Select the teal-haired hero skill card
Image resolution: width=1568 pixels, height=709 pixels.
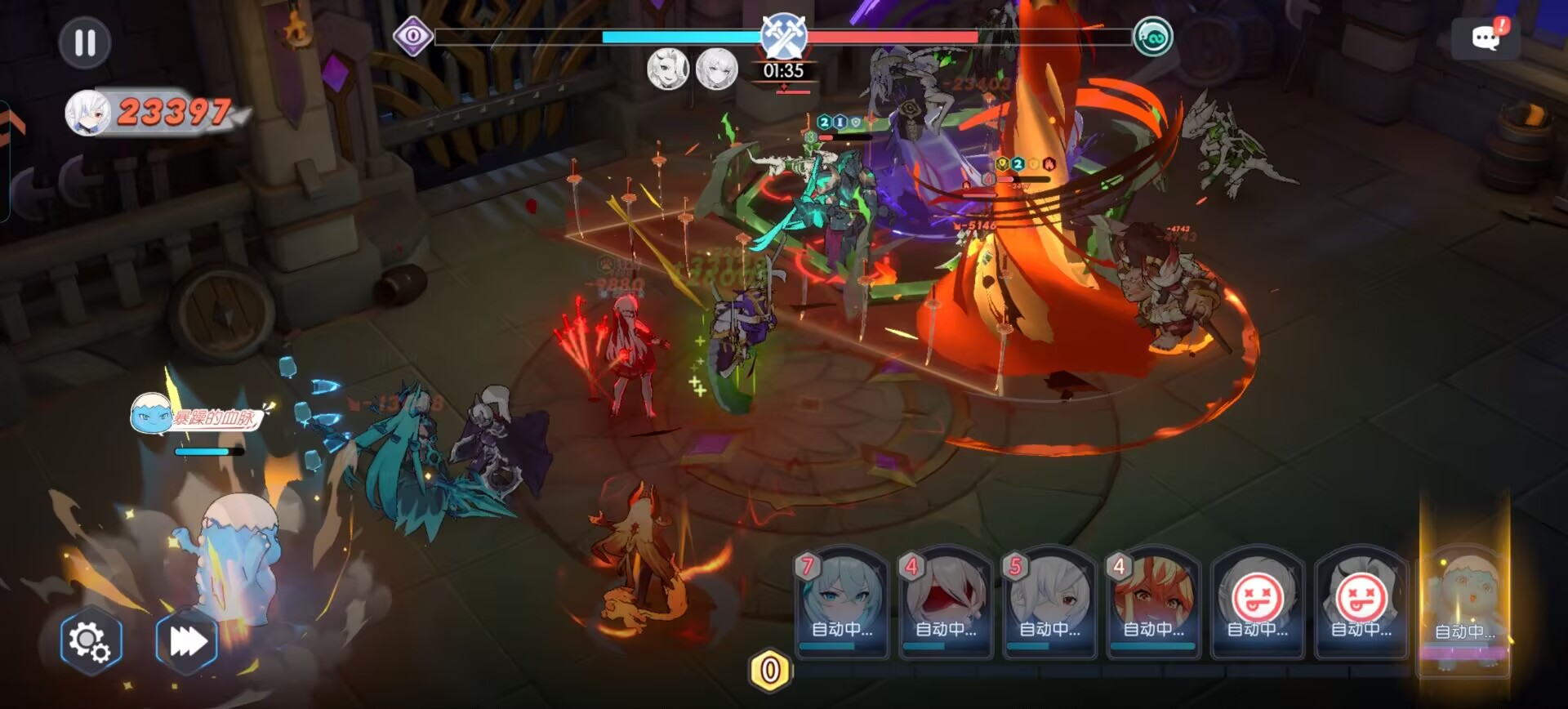[841, 603]
